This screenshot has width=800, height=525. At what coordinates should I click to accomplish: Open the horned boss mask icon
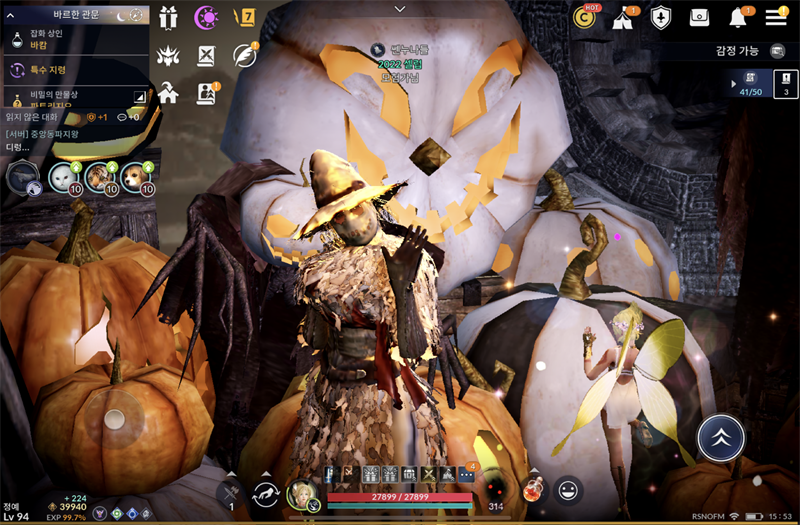(169, 55)
